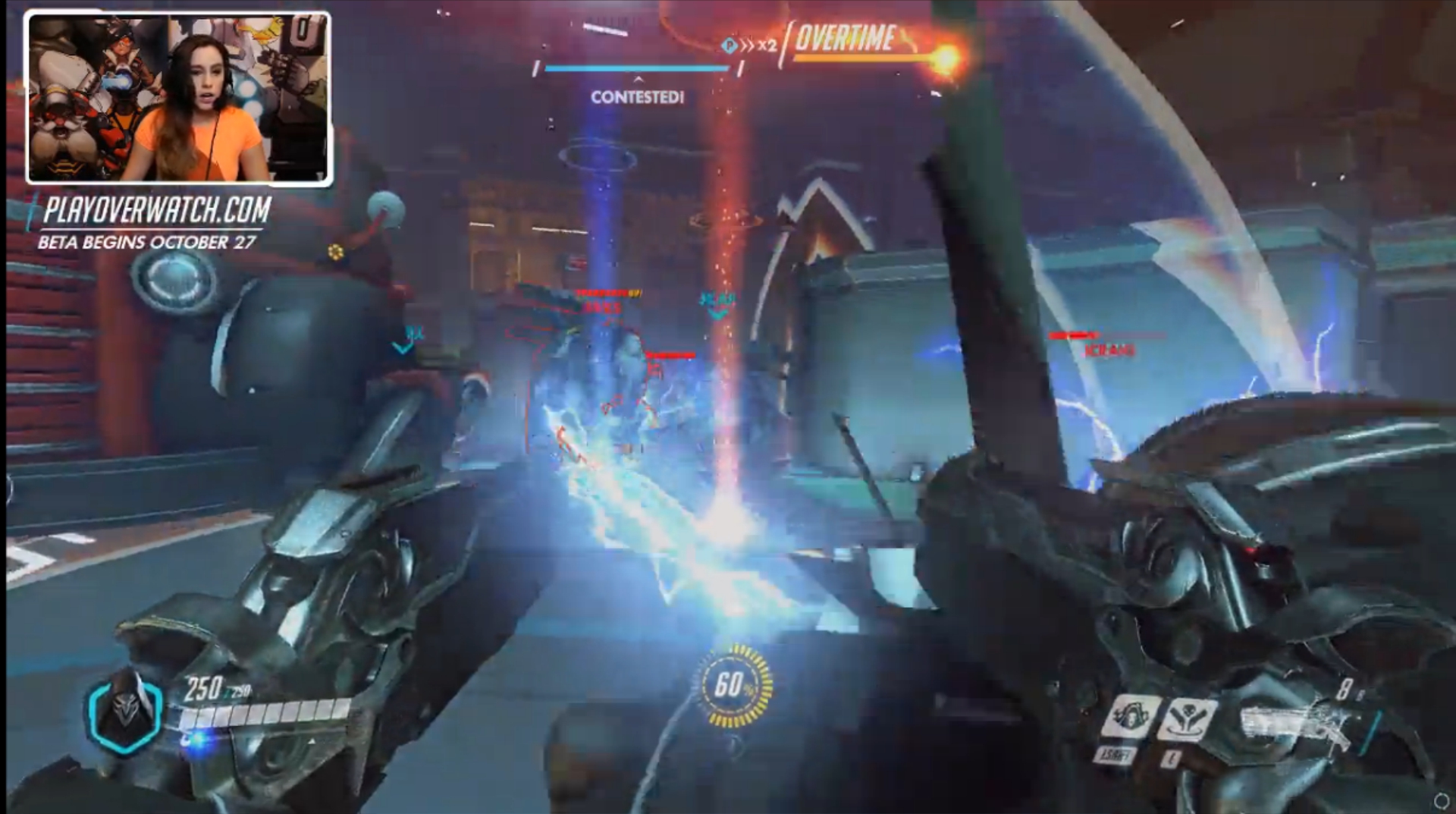Click the 60% ultimate charge meter

click(x=733, y=685)
